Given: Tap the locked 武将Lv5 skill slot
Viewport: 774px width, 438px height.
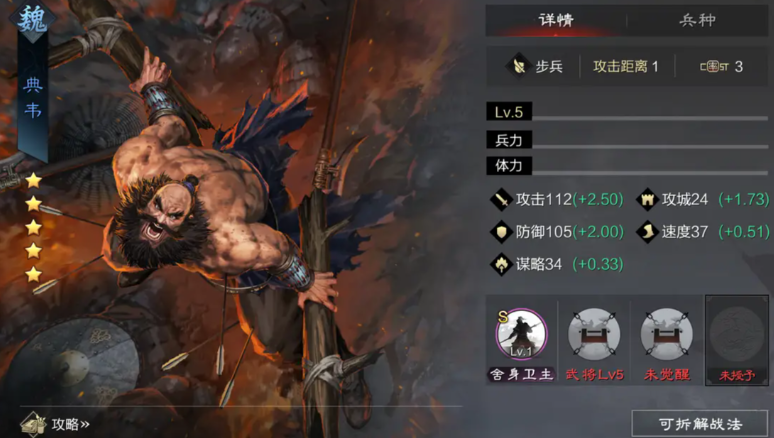Looking at the screenshot, I should (x=594, y=334).
